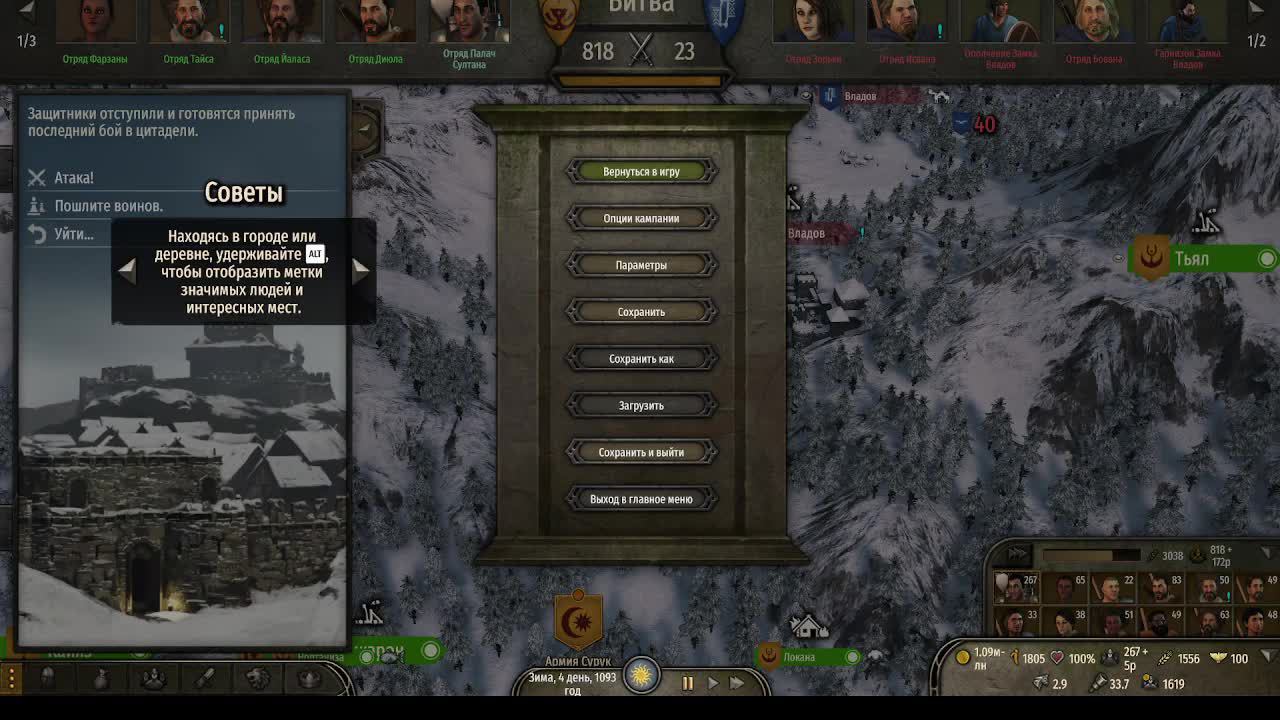
Task: Click the "Загрузить" button
Action: pos(642,405)
